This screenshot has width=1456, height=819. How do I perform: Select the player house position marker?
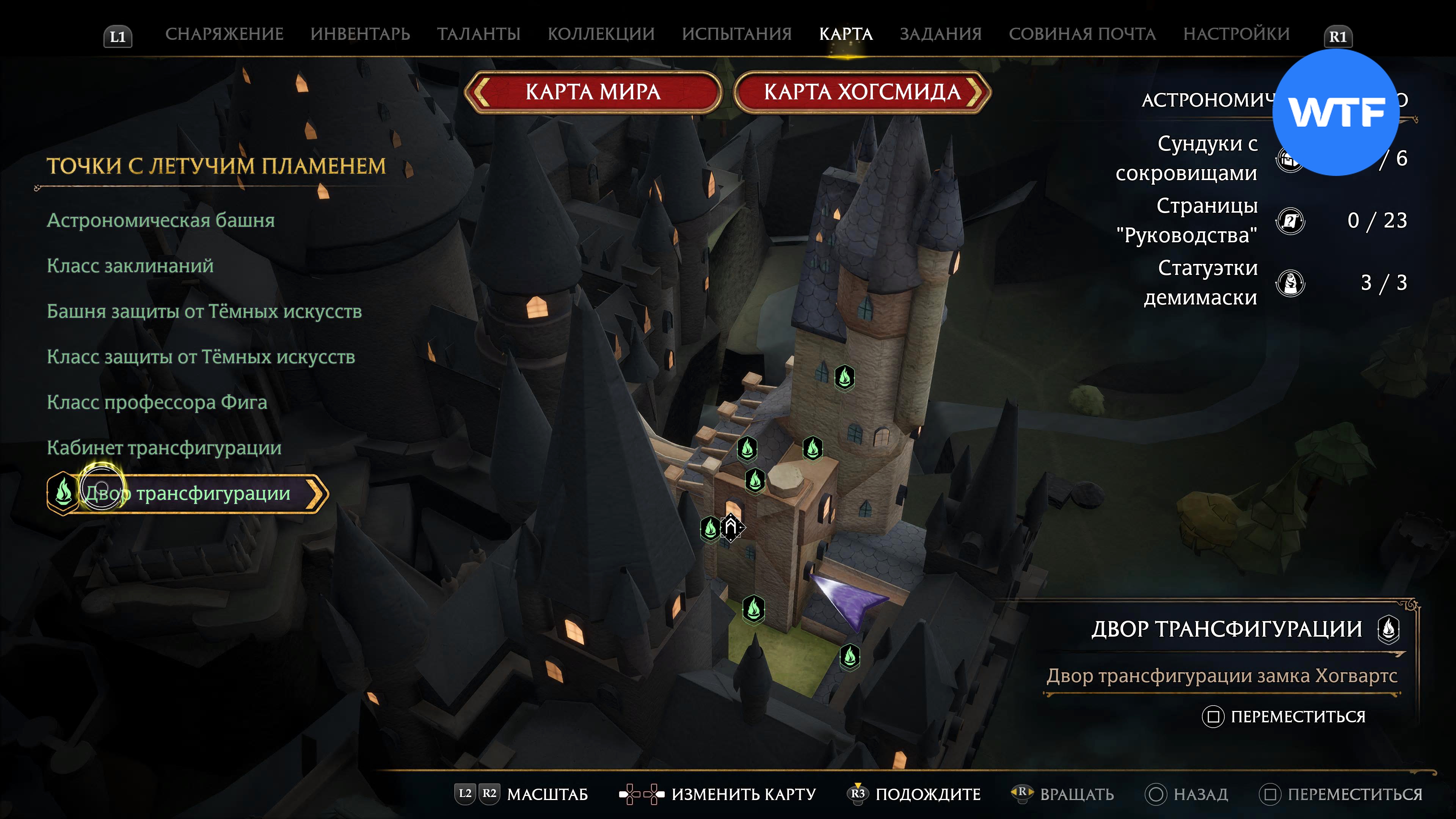click(x=731, y=528)
